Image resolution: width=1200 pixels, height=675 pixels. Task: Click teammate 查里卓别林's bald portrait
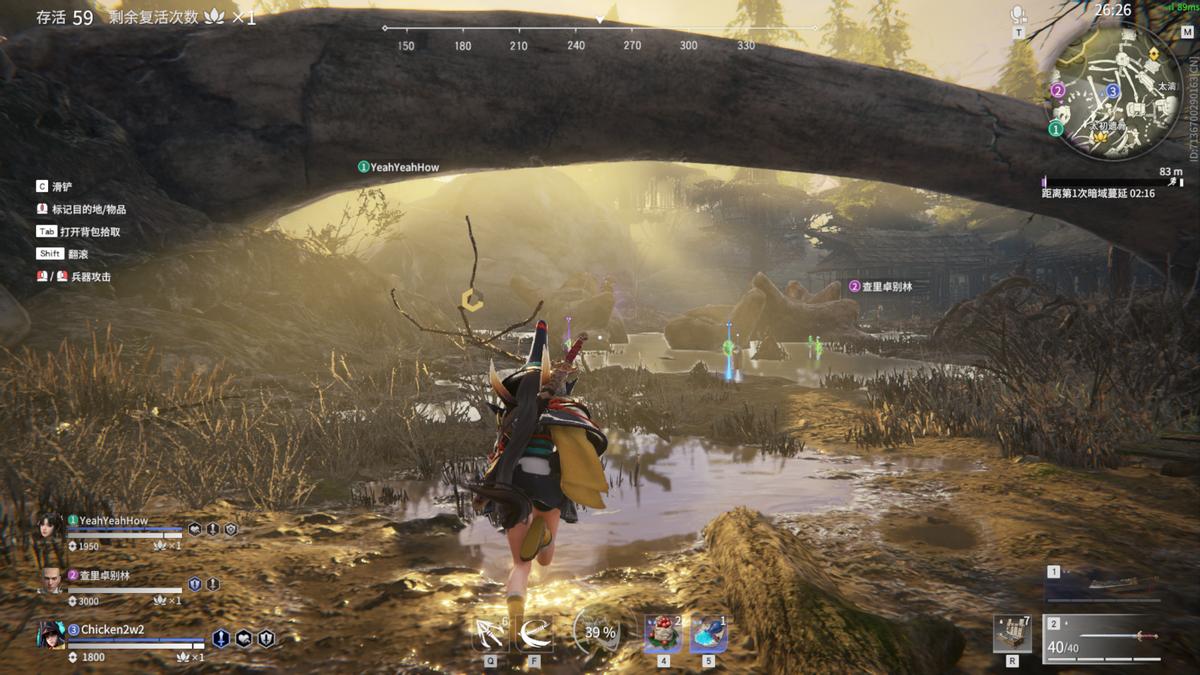coord(50,580)
